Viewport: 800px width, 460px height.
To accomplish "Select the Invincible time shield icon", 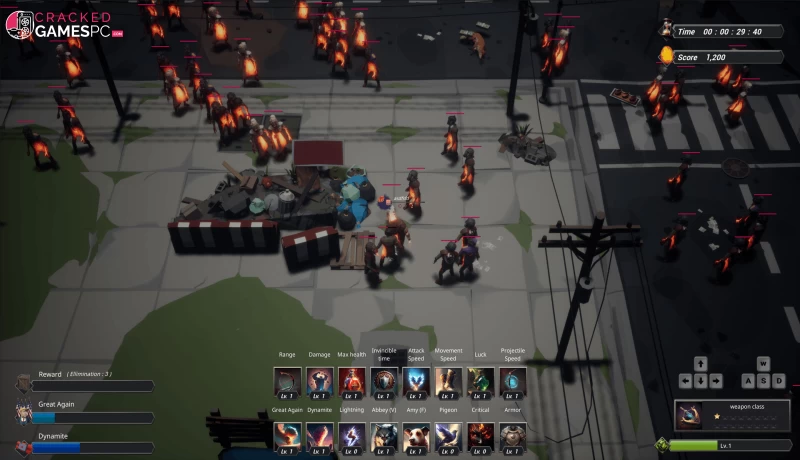I will (384, 381).
